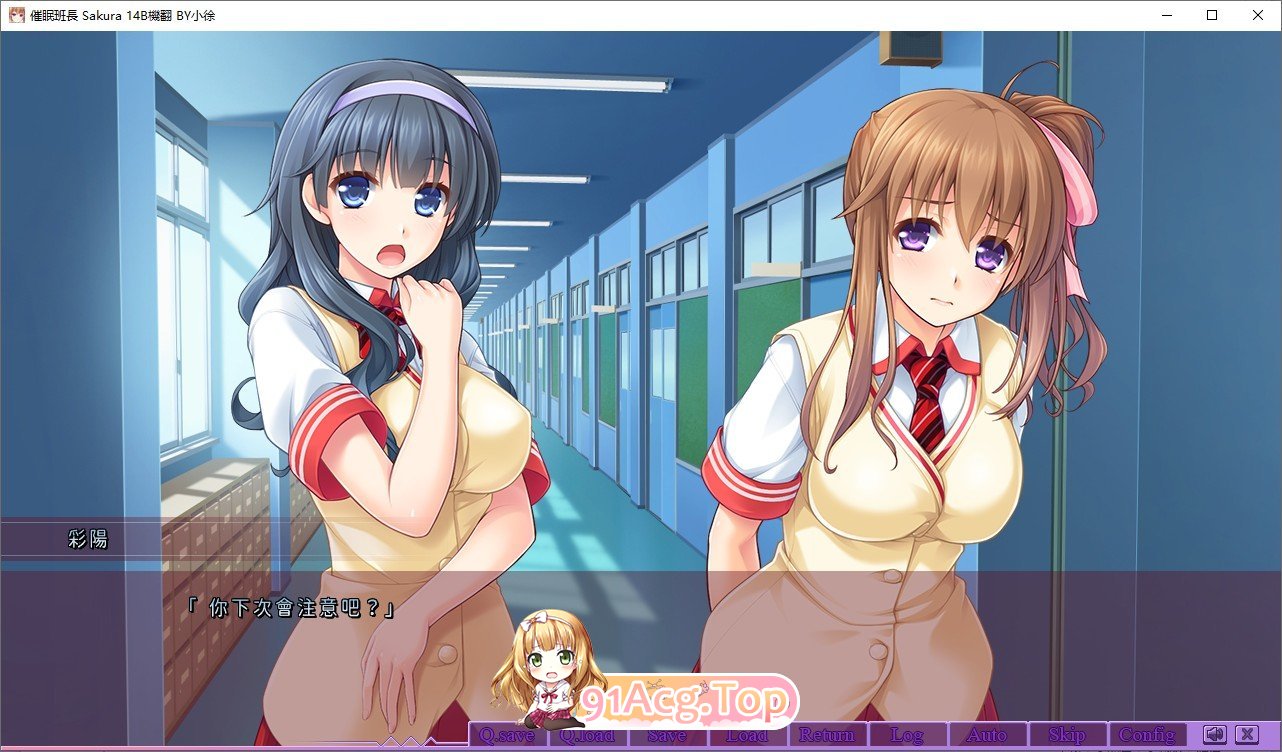
Task: Toggle Auto read mode
Action: [986, 733]
